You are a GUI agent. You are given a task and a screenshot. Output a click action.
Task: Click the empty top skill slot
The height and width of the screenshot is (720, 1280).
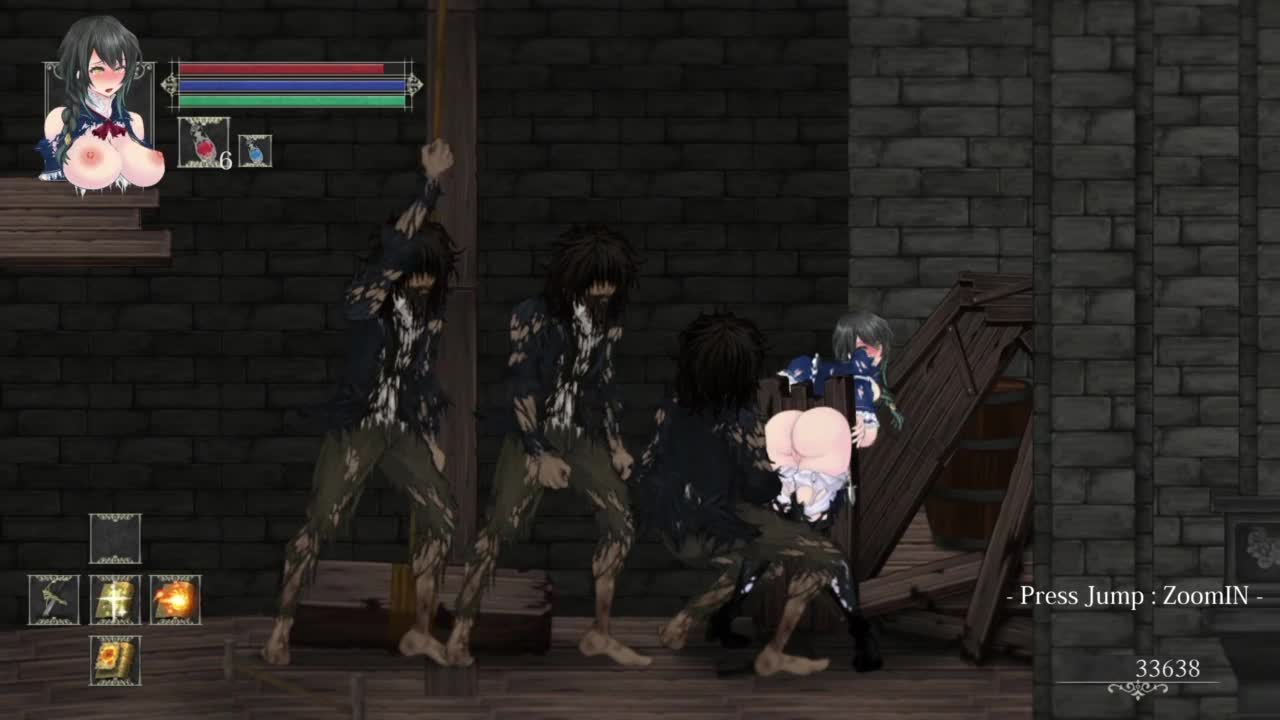pos(115,539)
